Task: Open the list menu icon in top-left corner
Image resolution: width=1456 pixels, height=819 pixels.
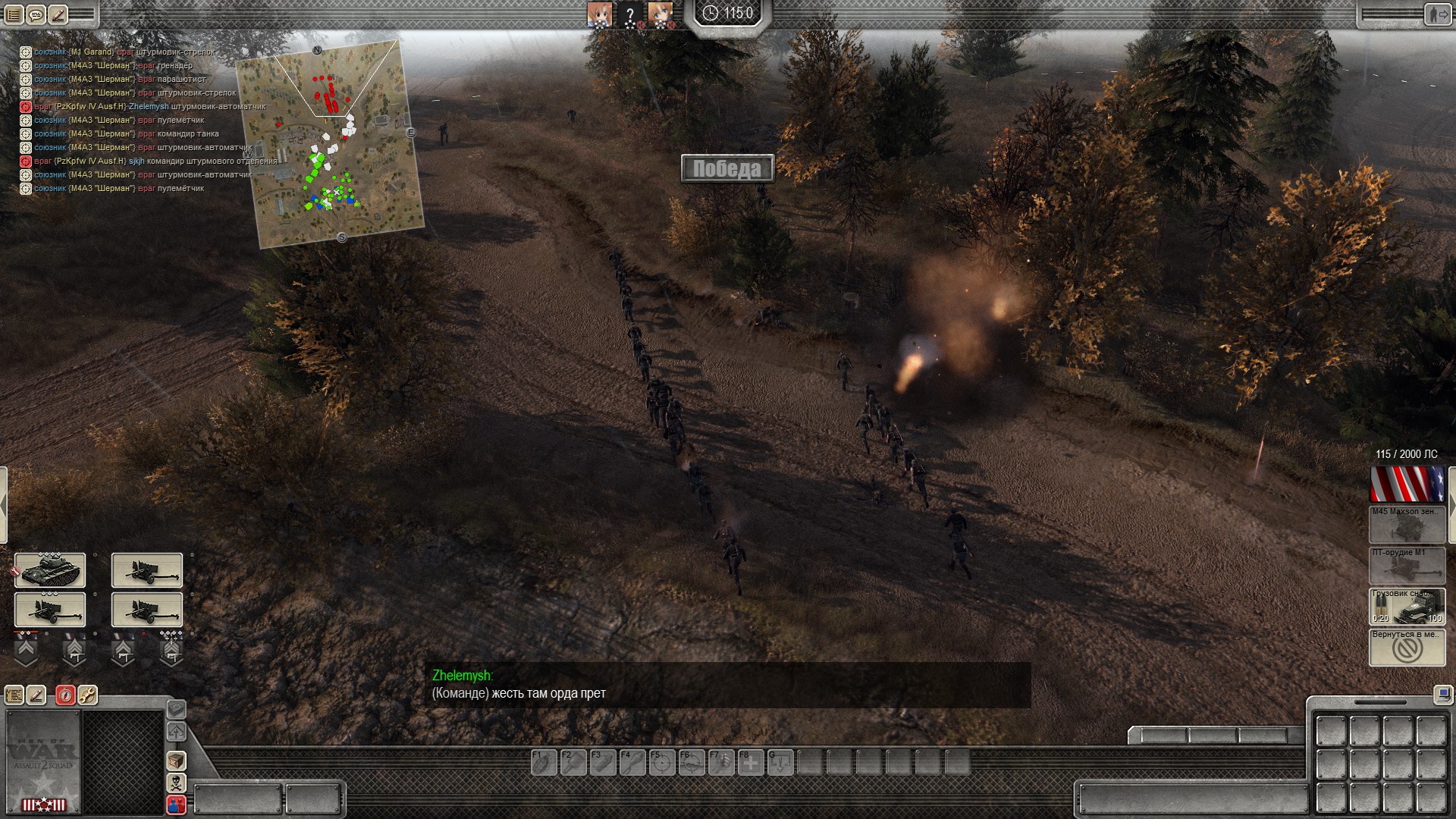Action: point(14,14)
